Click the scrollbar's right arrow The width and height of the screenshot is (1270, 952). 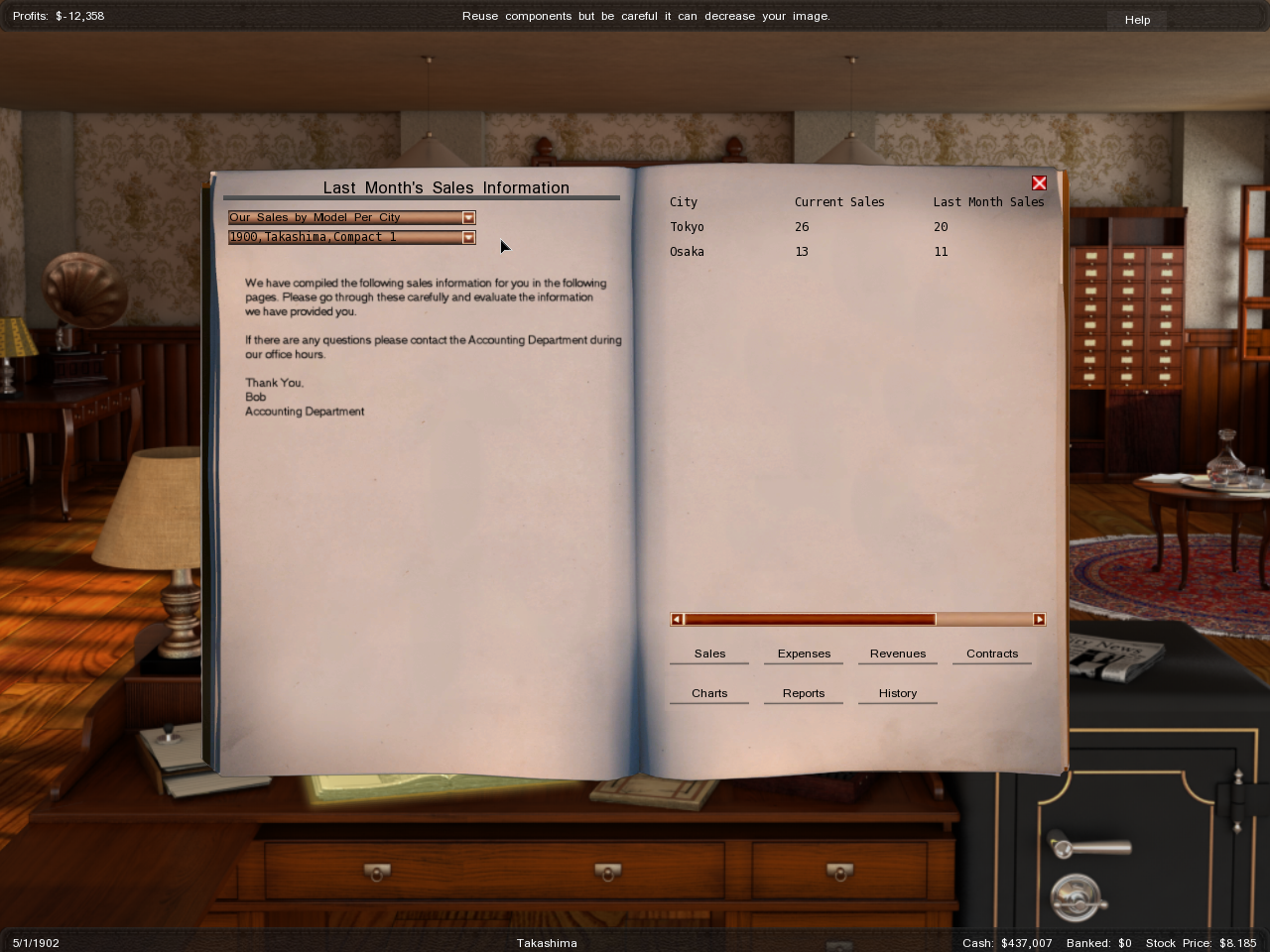coord(1039,620)
